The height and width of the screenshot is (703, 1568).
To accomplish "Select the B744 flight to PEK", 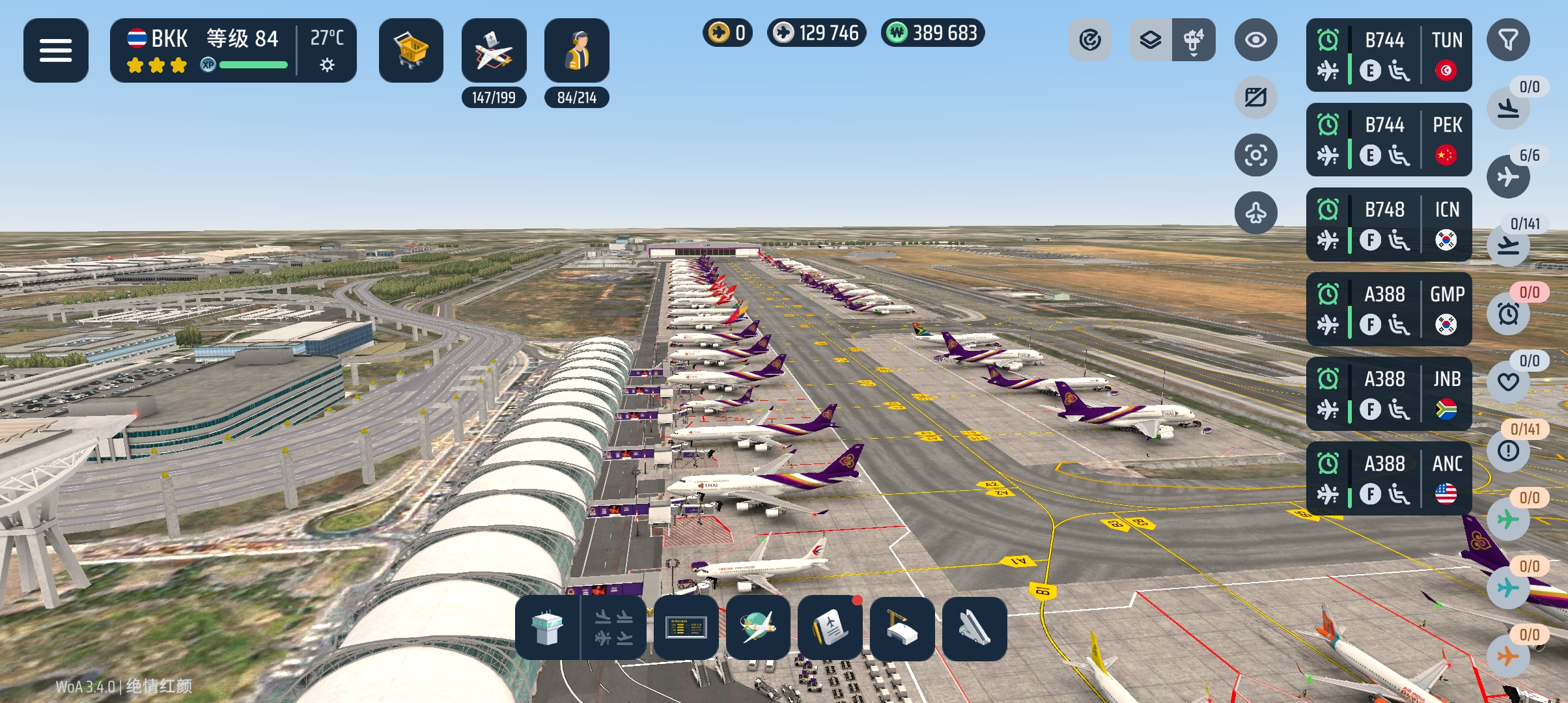I will (1388, 139).
